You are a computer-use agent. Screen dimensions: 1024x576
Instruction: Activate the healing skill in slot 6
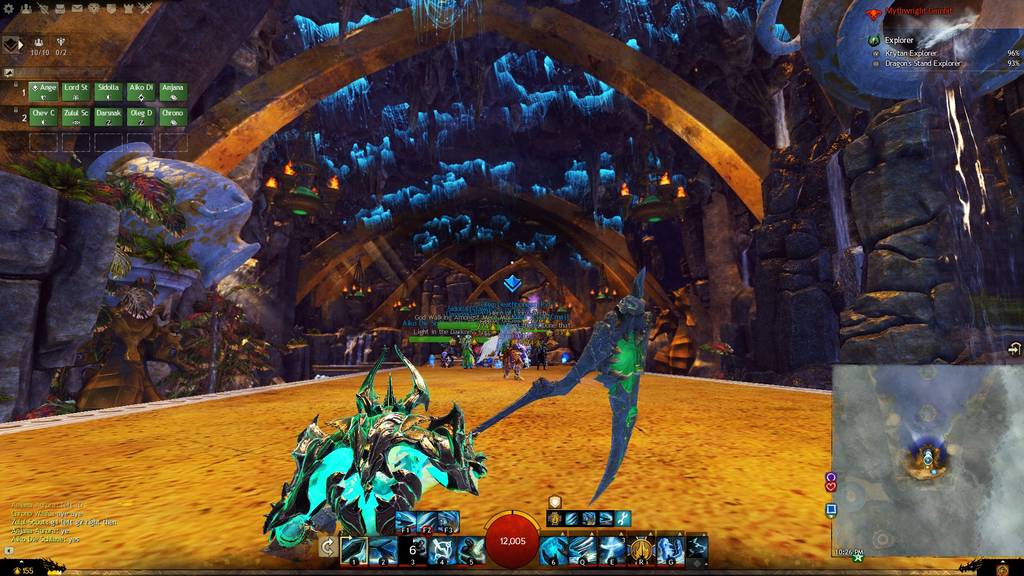[x=553, y=549]
